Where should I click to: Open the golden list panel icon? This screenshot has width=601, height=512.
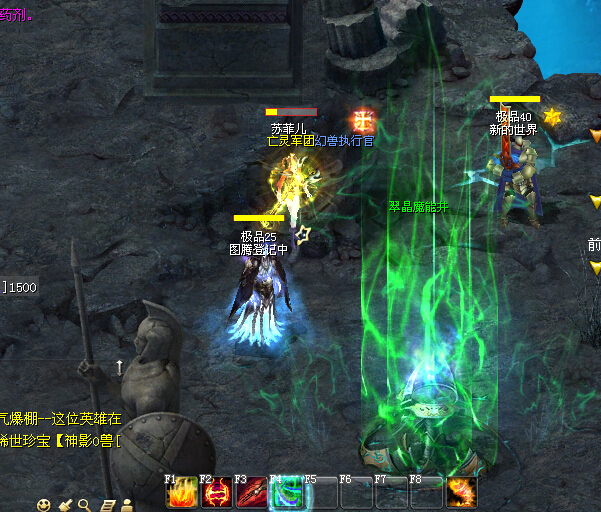pos(107,505)
